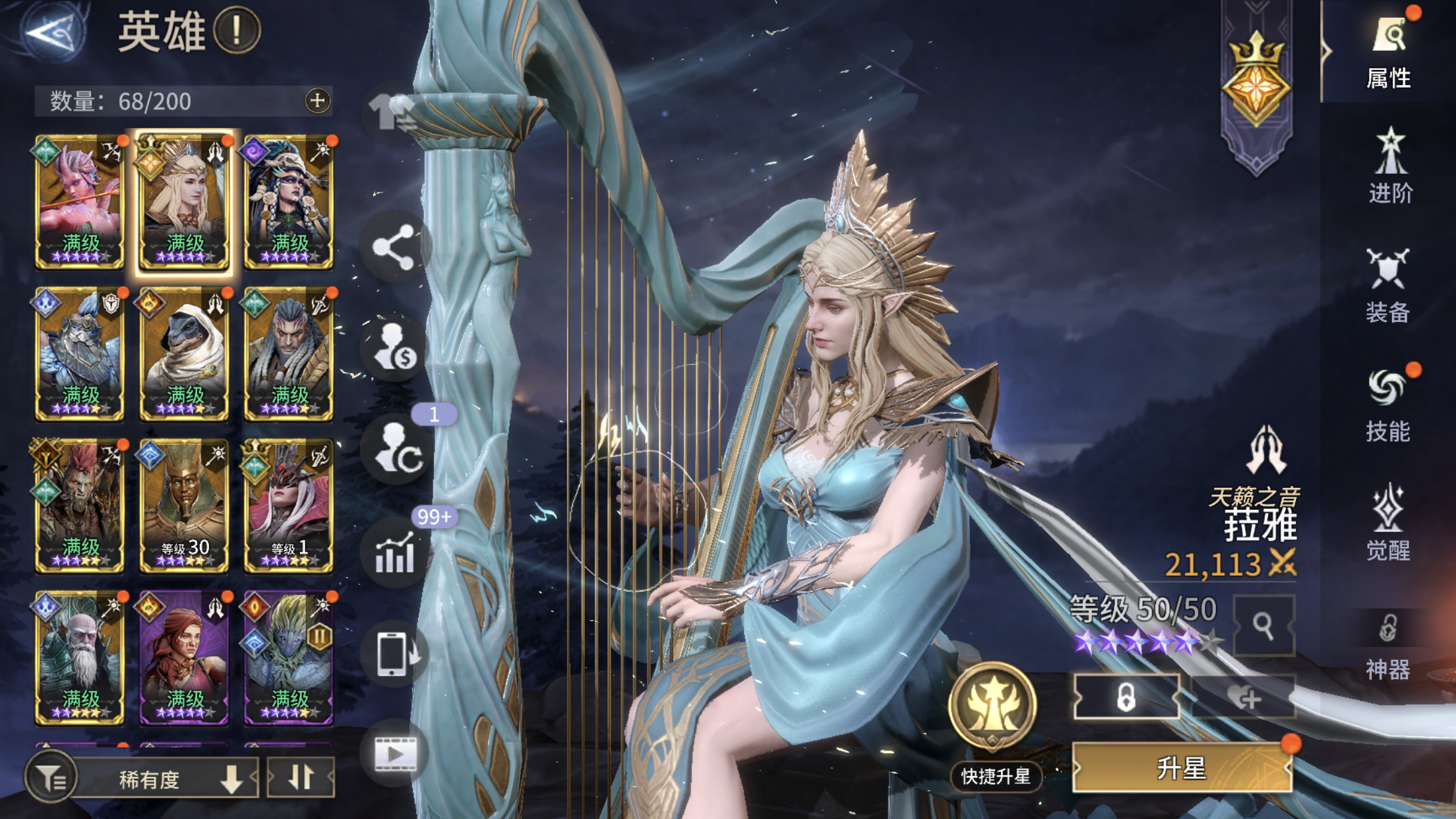Select the 等级 30 hero portrait
The image size is (1456, 819).
183,504
